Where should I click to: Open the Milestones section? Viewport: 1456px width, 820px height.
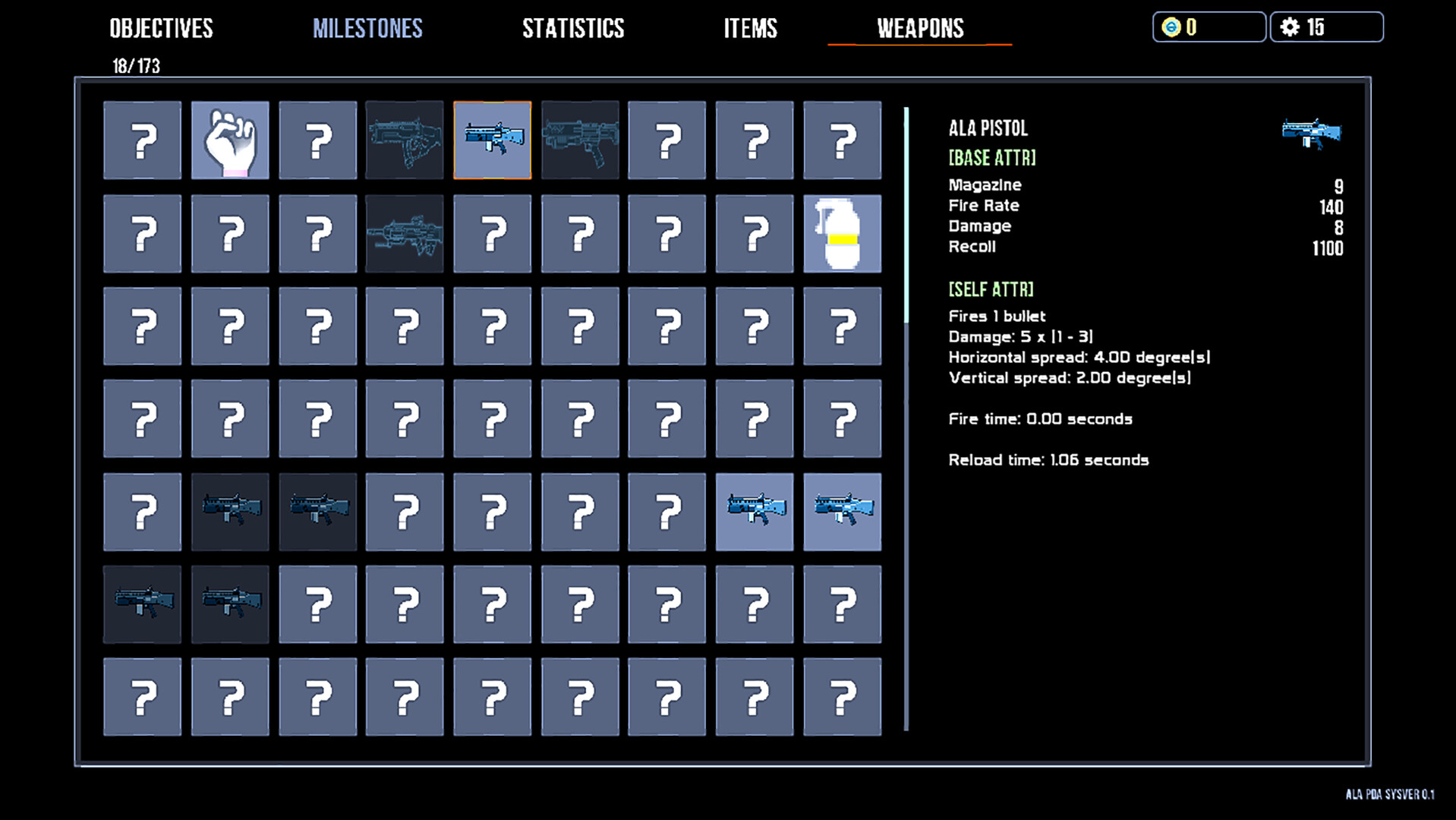coord(367,29)
